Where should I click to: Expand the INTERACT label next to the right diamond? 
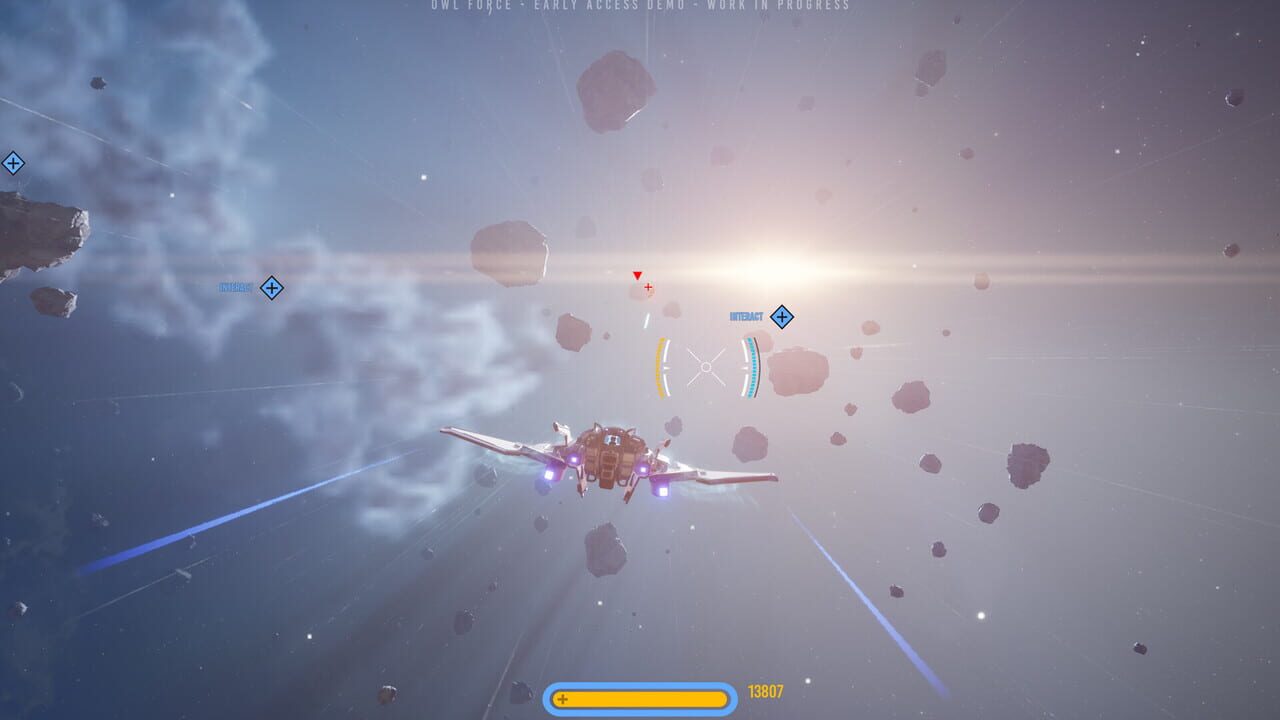746,316
